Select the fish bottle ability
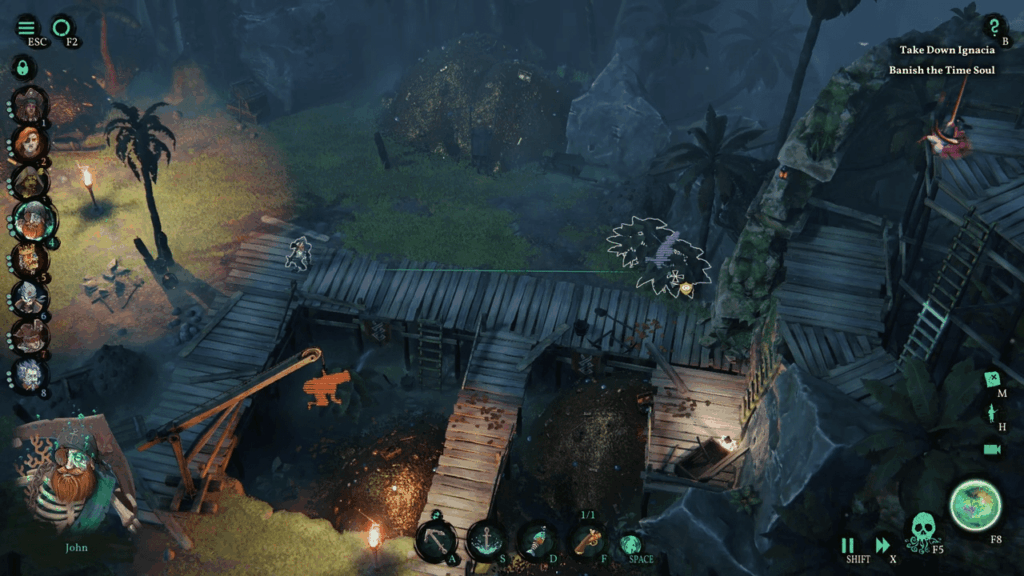The height and width of the screenshot is (576, 1024). (x=537, y=541)
